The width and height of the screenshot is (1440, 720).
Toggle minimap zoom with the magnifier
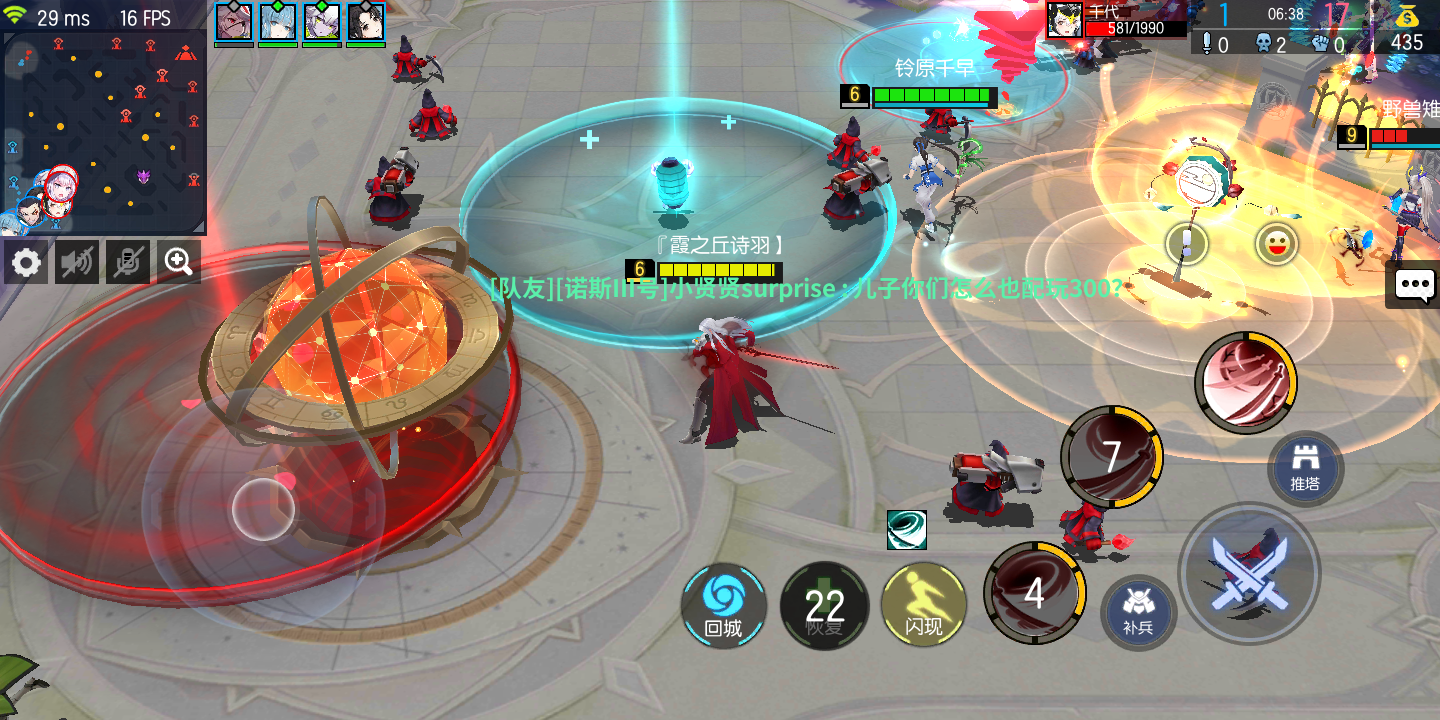click(x=178, y=261)
